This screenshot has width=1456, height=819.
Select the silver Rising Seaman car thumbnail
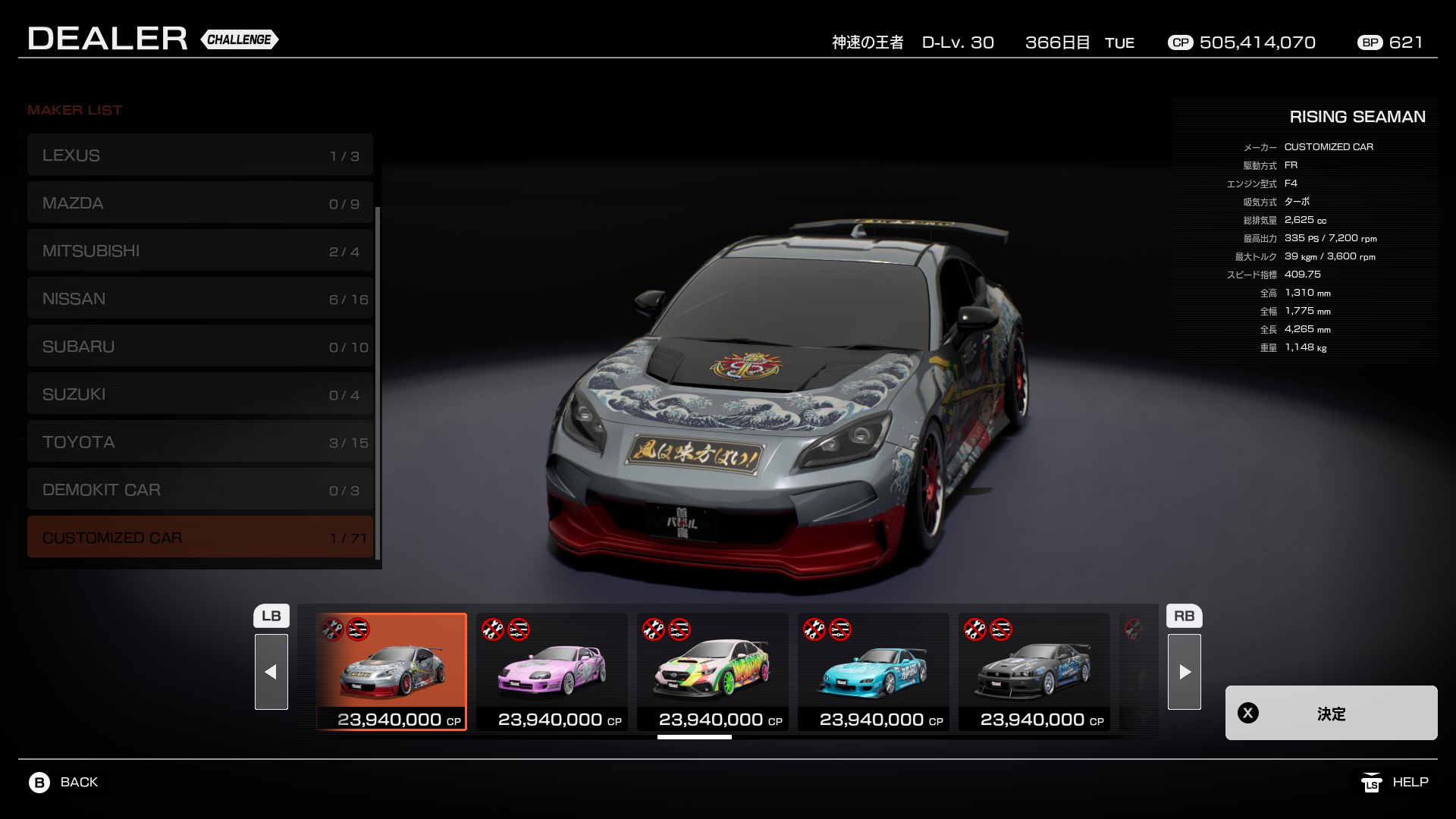coord(391,672)
